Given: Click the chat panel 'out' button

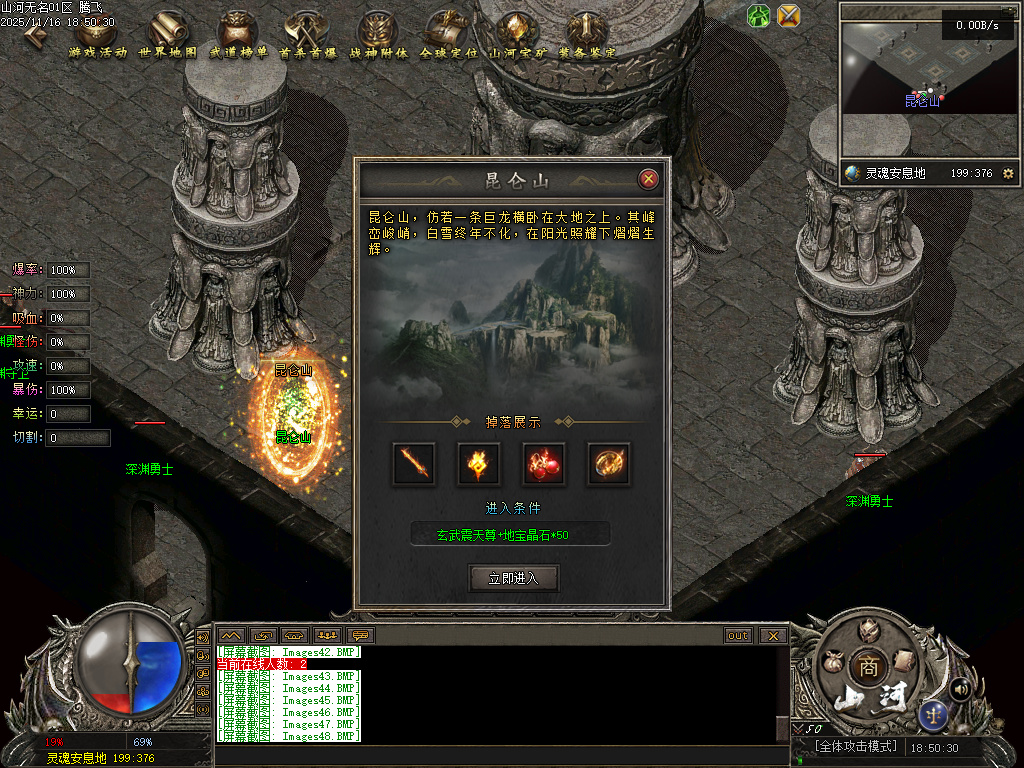Looking at the screenshot, I should point(738,635).
